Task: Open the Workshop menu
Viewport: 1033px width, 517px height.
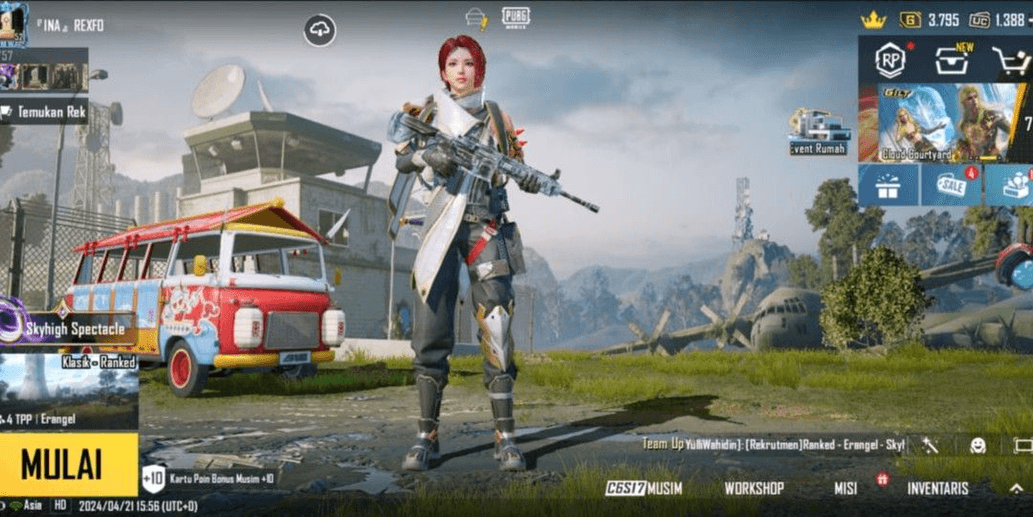Action: point(754,488)
